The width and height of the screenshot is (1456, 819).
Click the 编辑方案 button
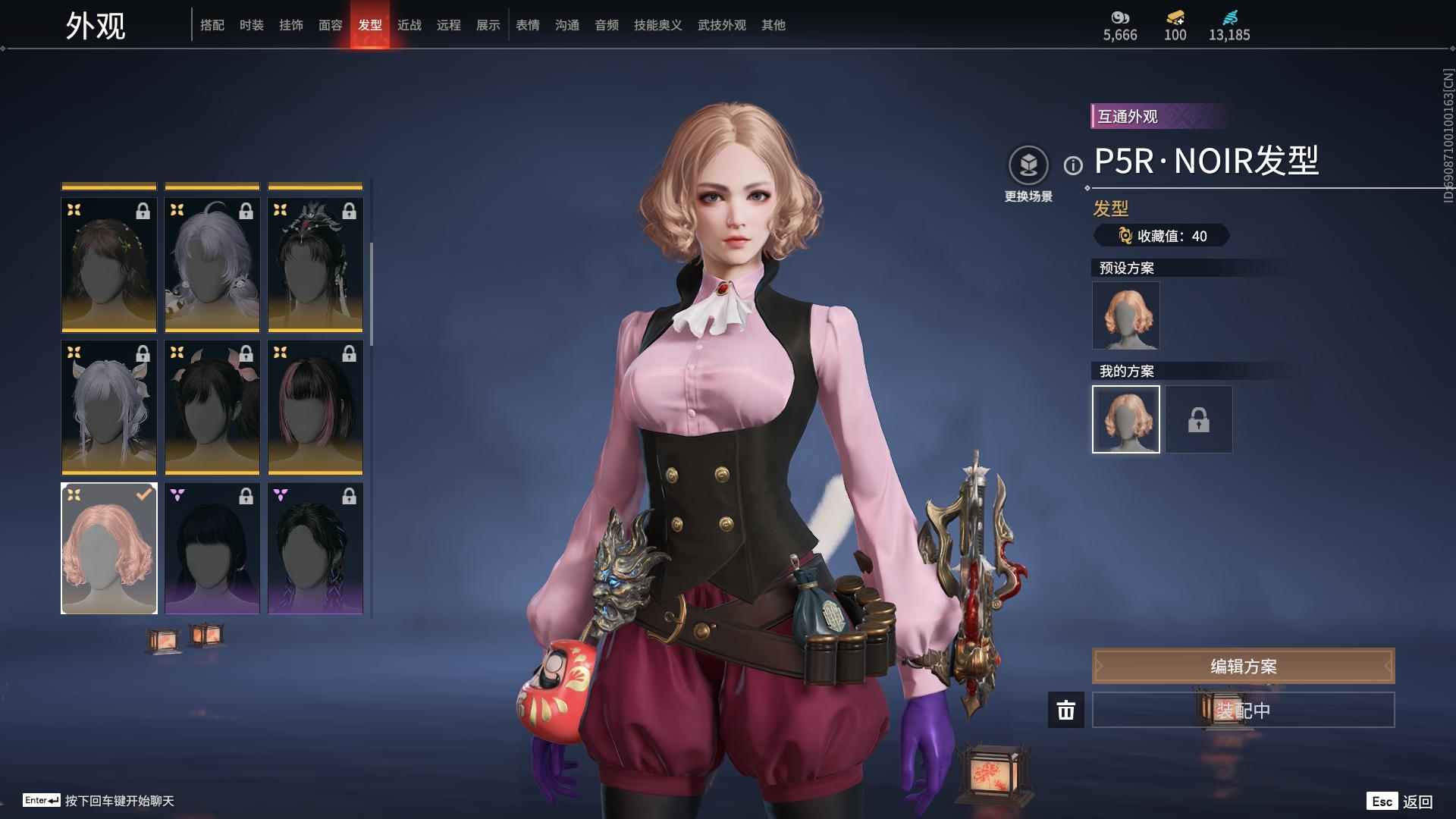tap(1243, 666)
